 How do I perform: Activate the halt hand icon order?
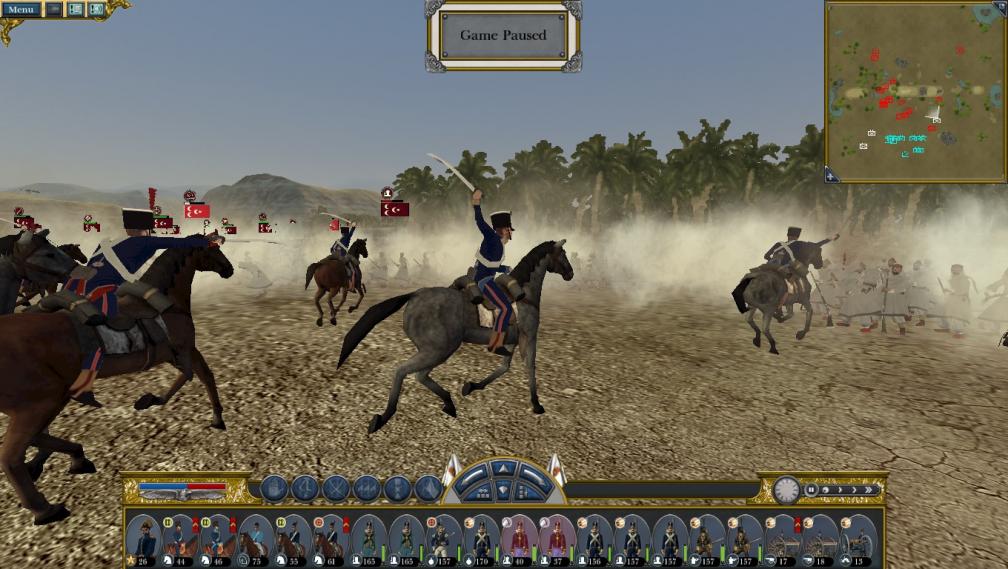(x=275, y=488)
